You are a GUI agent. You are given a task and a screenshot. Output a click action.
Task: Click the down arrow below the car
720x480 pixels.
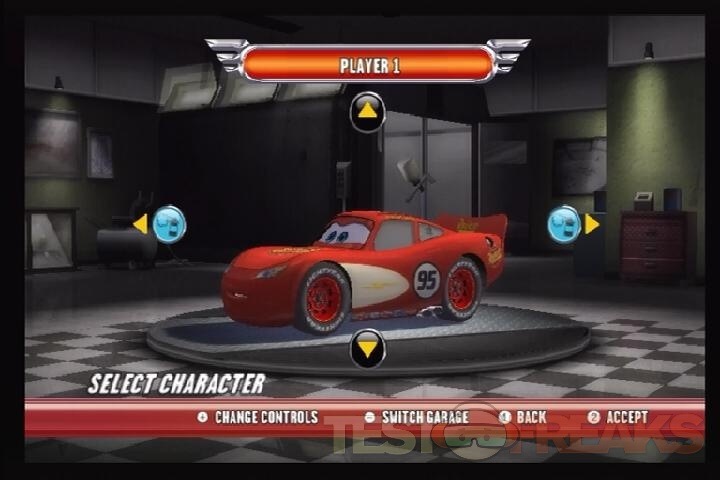367,348
